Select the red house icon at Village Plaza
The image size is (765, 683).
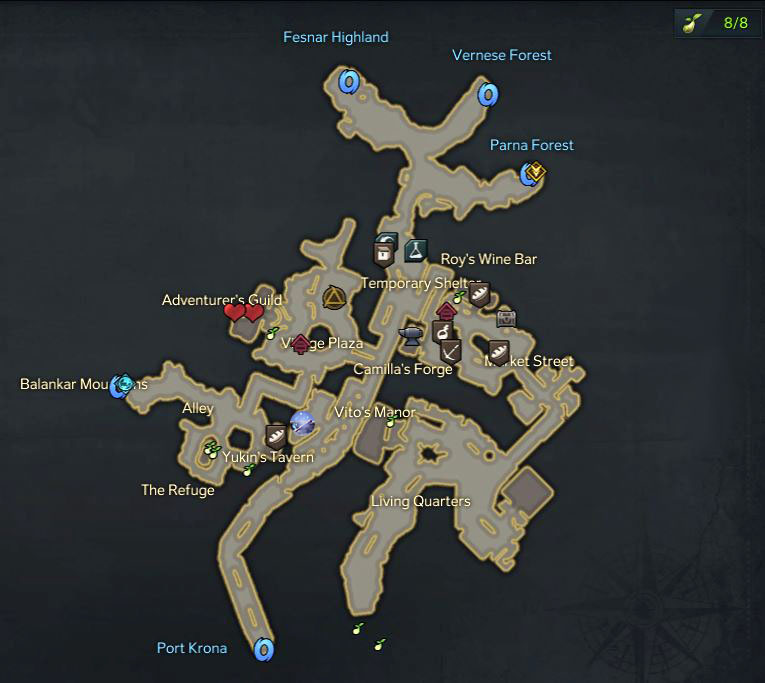tap(300, 343)
